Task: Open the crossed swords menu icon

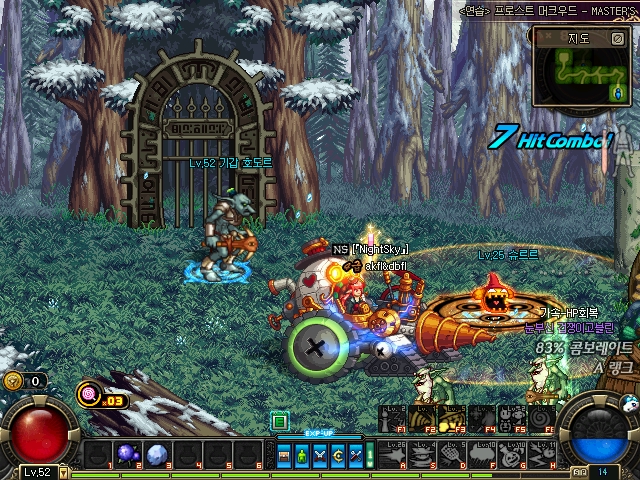Action: coord(320,455)
